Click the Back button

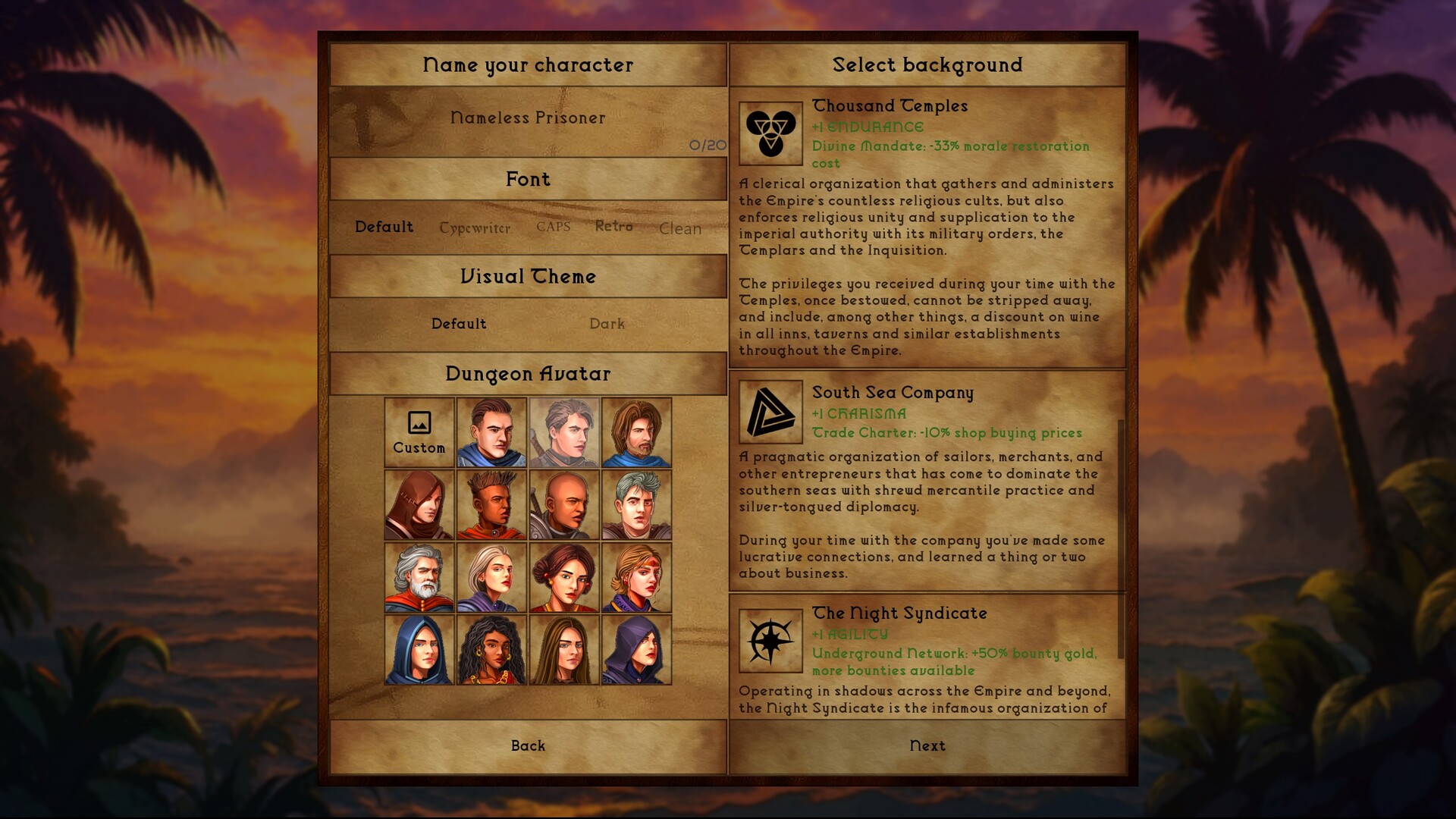click(528, 746)
